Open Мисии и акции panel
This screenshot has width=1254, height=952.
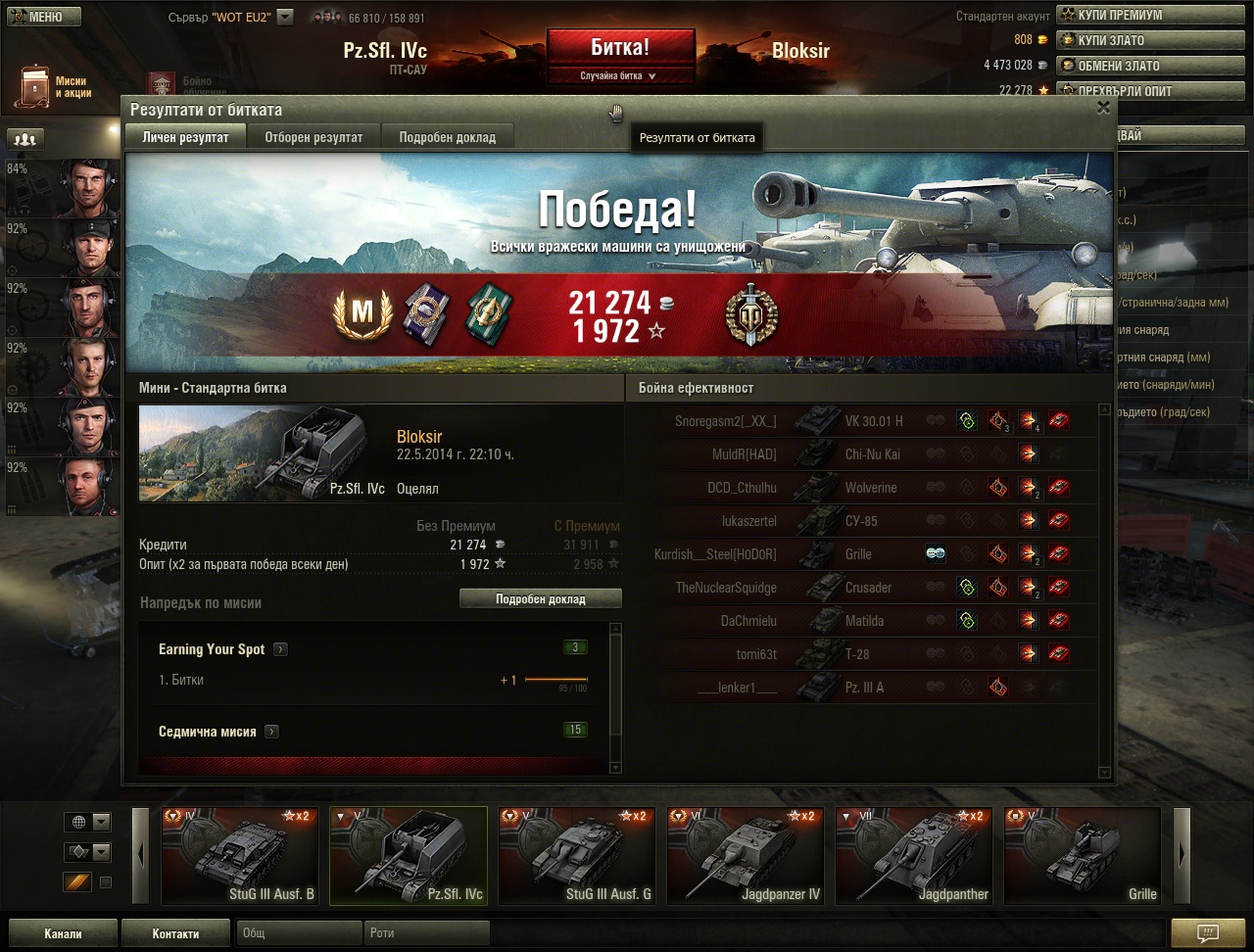pyautogui.click(x=57, y=87)
